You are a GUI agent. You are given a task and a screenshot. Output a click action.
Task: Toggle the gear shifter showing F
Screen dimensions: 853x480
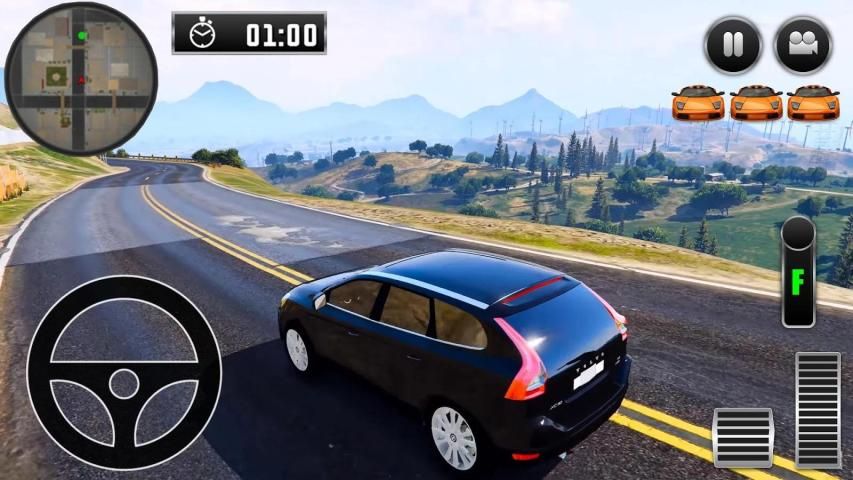click(x=798, y=272)
